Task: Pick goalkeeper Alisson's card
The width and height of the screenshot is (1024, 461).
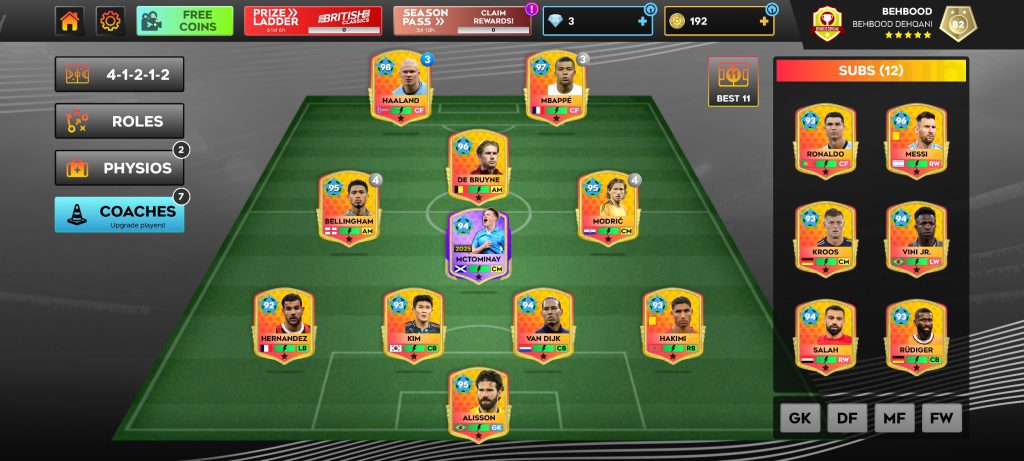Action: pos(478,405)
